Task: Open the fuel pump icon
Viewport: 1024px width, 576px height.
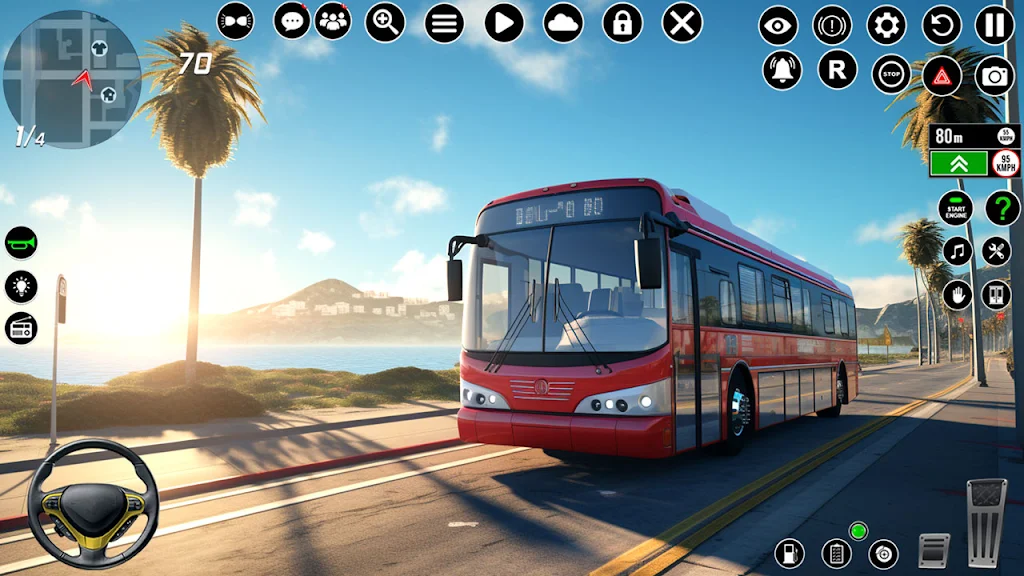Action: click(x=789, y=552)
